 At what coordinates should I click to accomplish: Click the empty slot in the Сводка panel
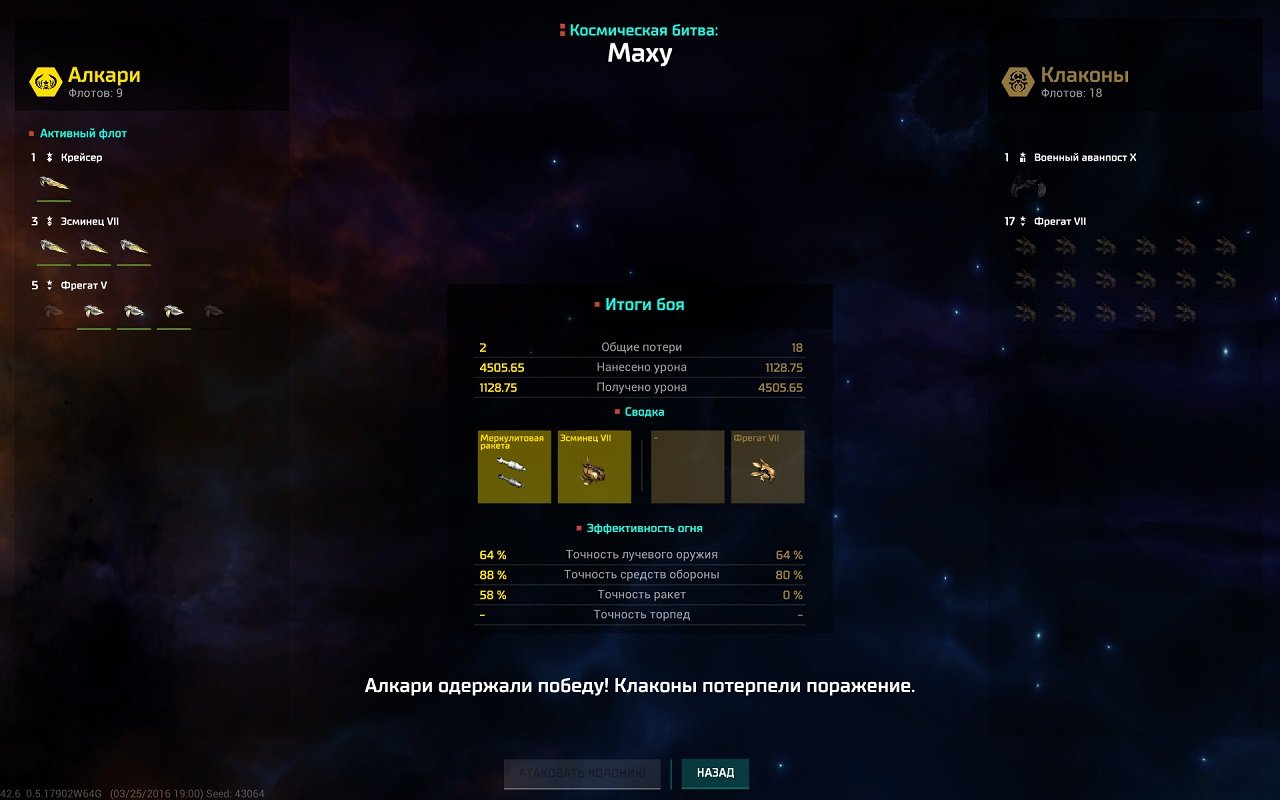(687, 466)
